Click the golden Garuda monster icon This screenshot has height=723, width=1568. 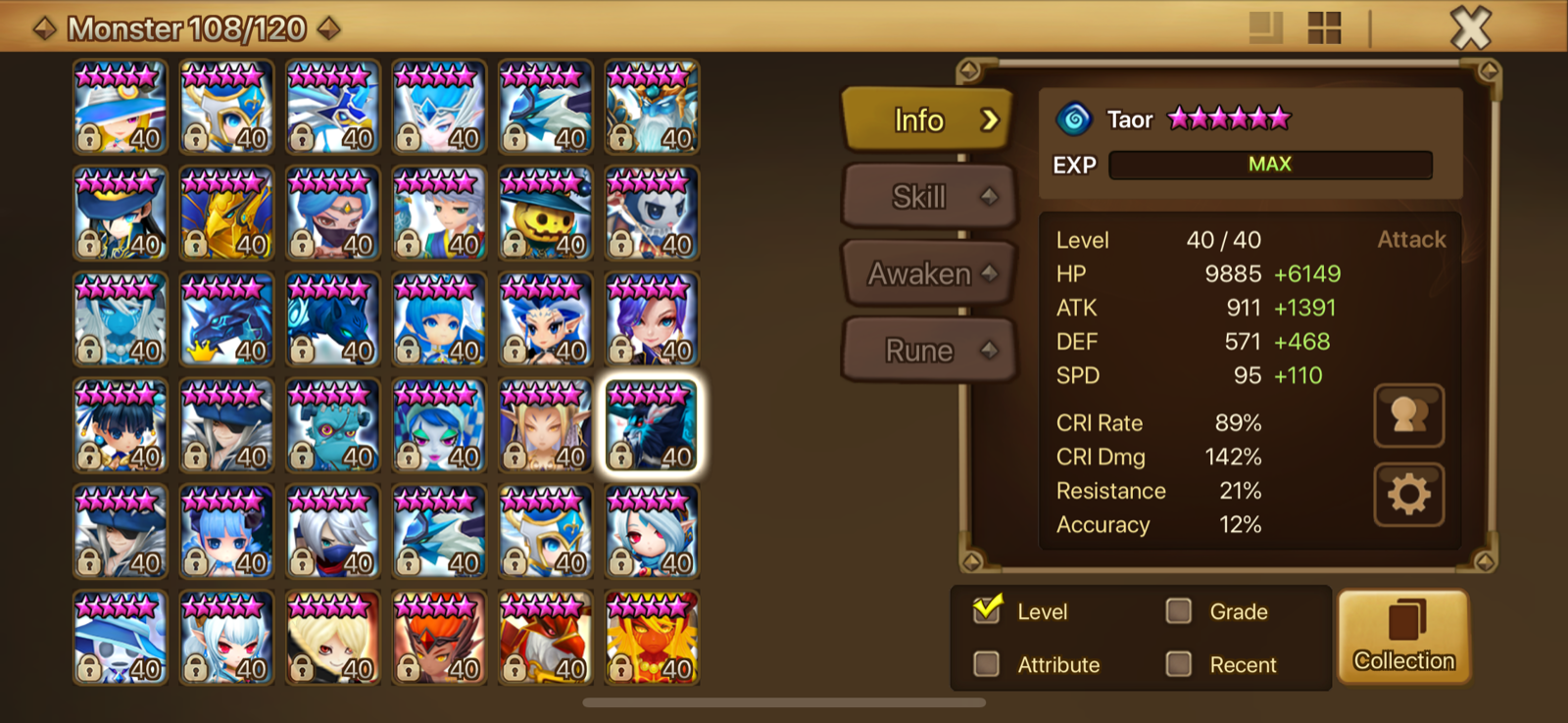point(225,212)
